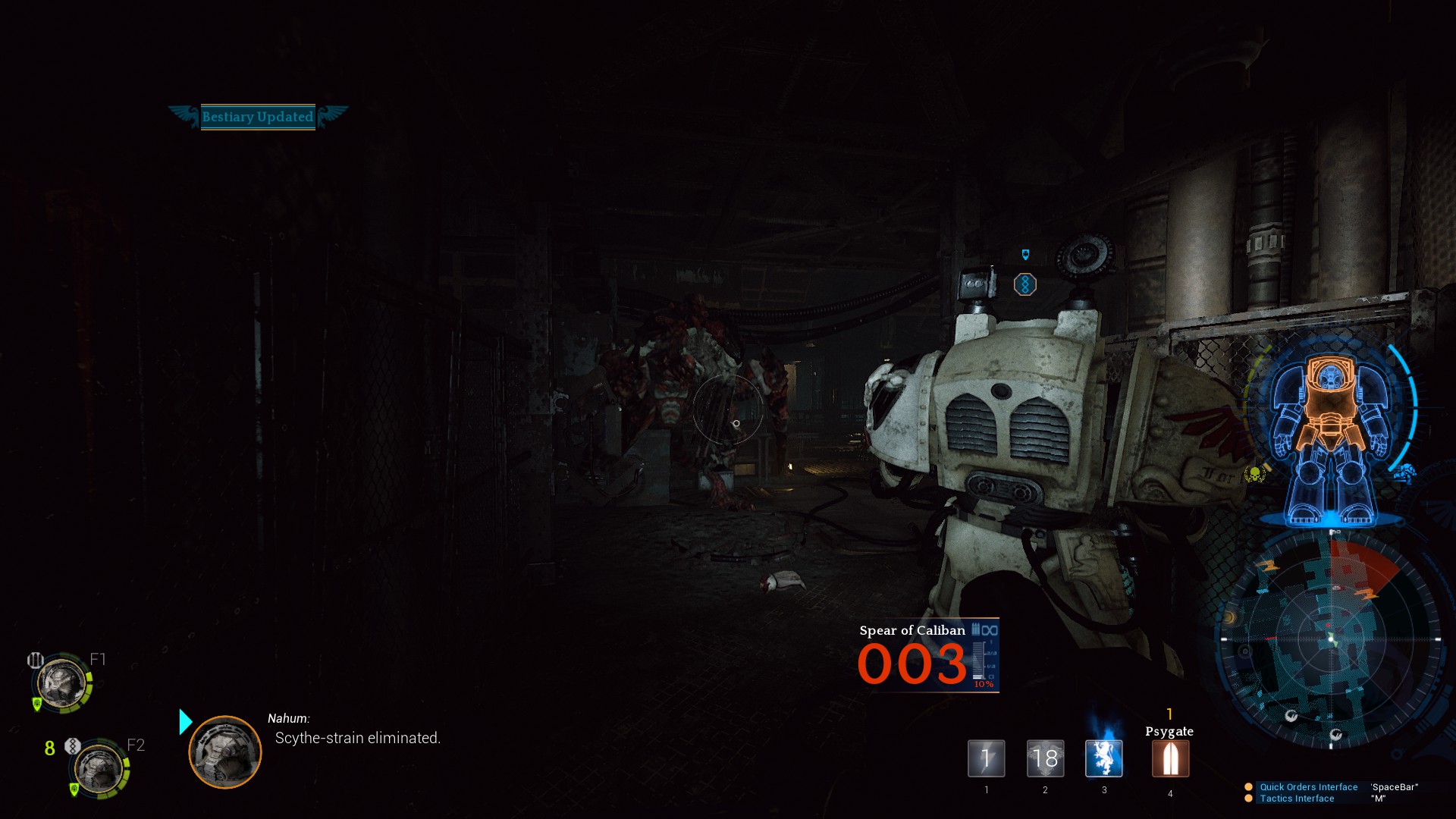Open the Bestiary Updated notification

258,117
